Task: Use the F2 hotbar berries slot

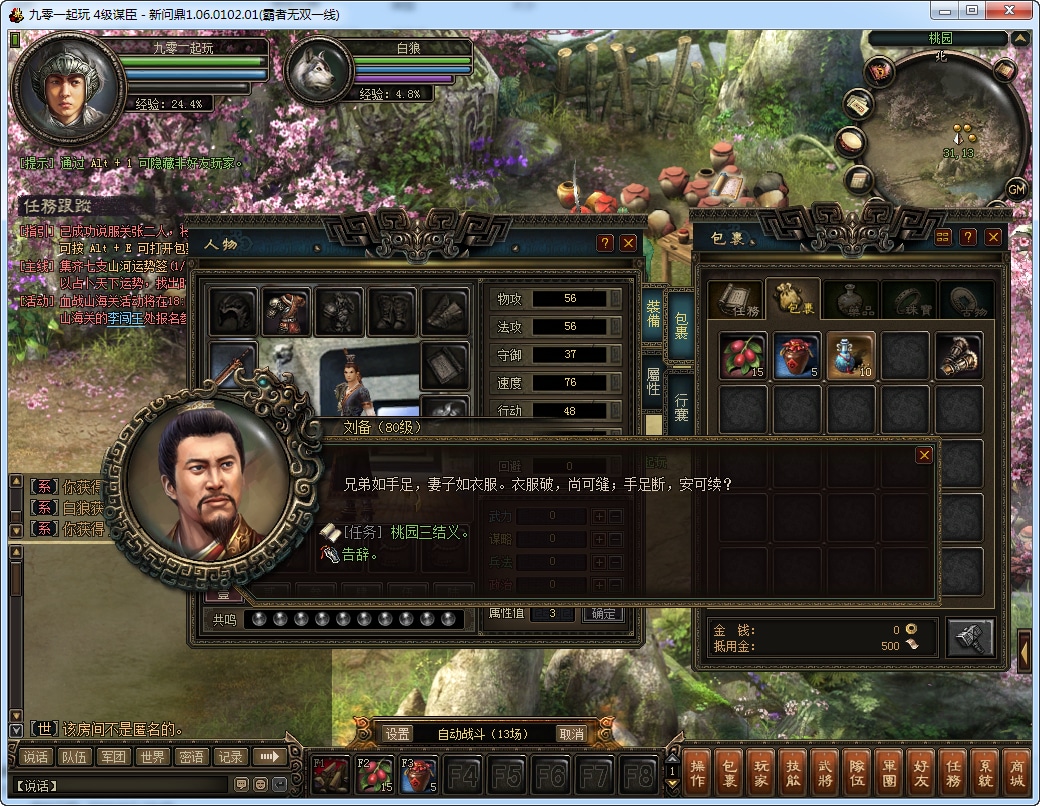Action: tap(373, 775)
